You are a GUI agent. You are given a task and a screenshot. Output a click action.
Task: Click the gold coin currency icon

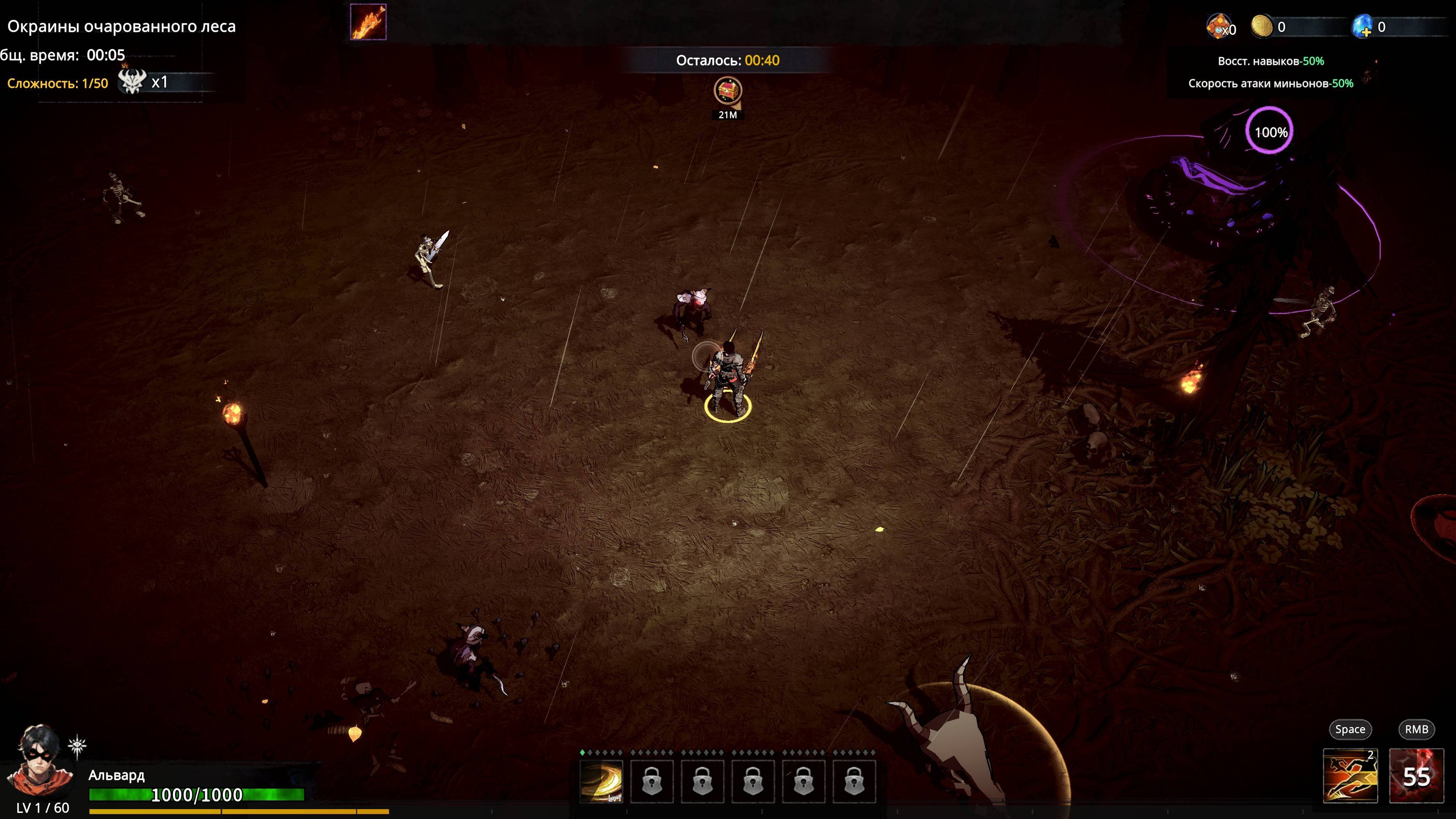click(x=1261, y=26)
